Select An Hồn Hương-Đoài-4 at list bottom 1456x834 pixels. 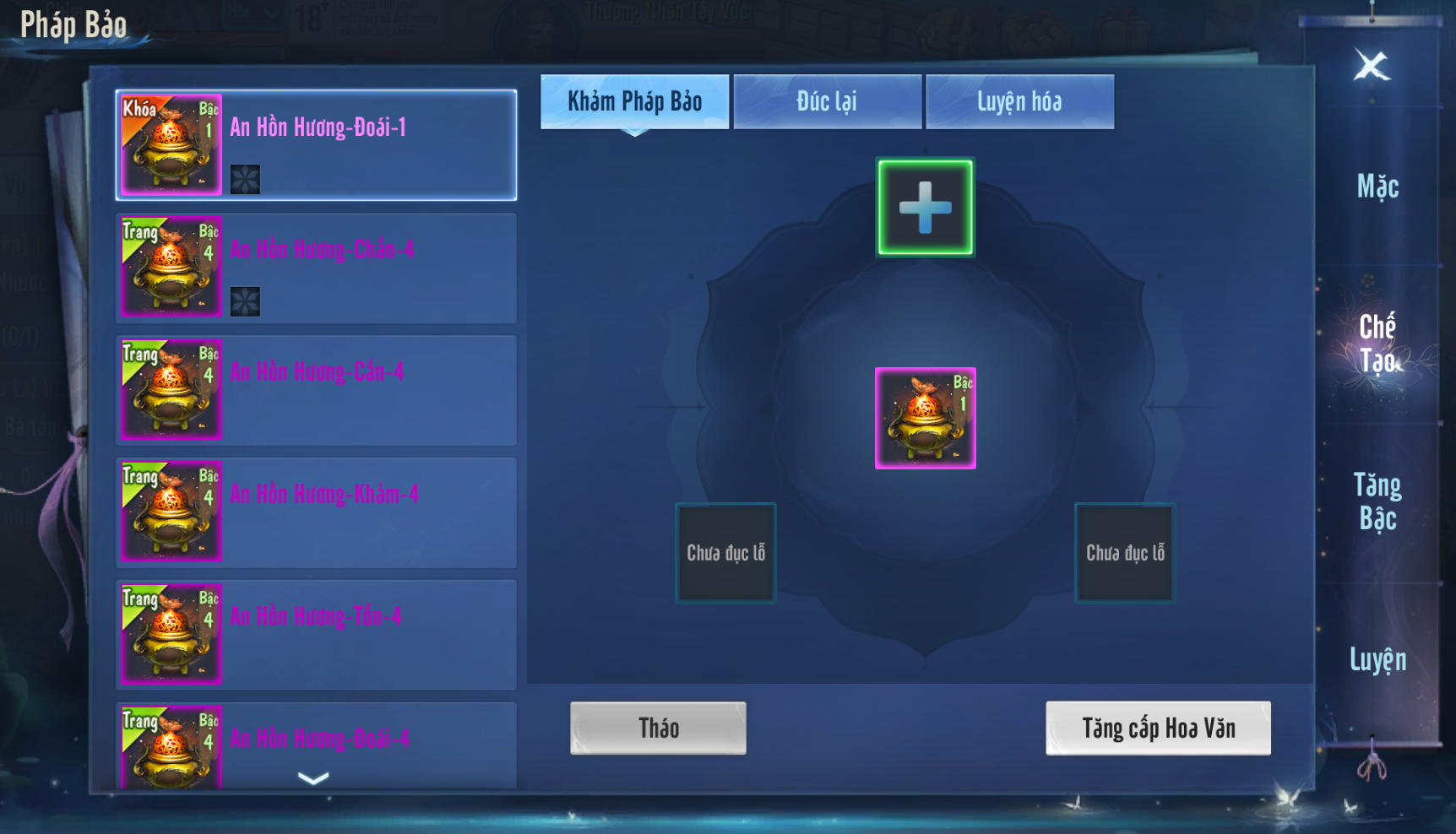coord(316,741)
